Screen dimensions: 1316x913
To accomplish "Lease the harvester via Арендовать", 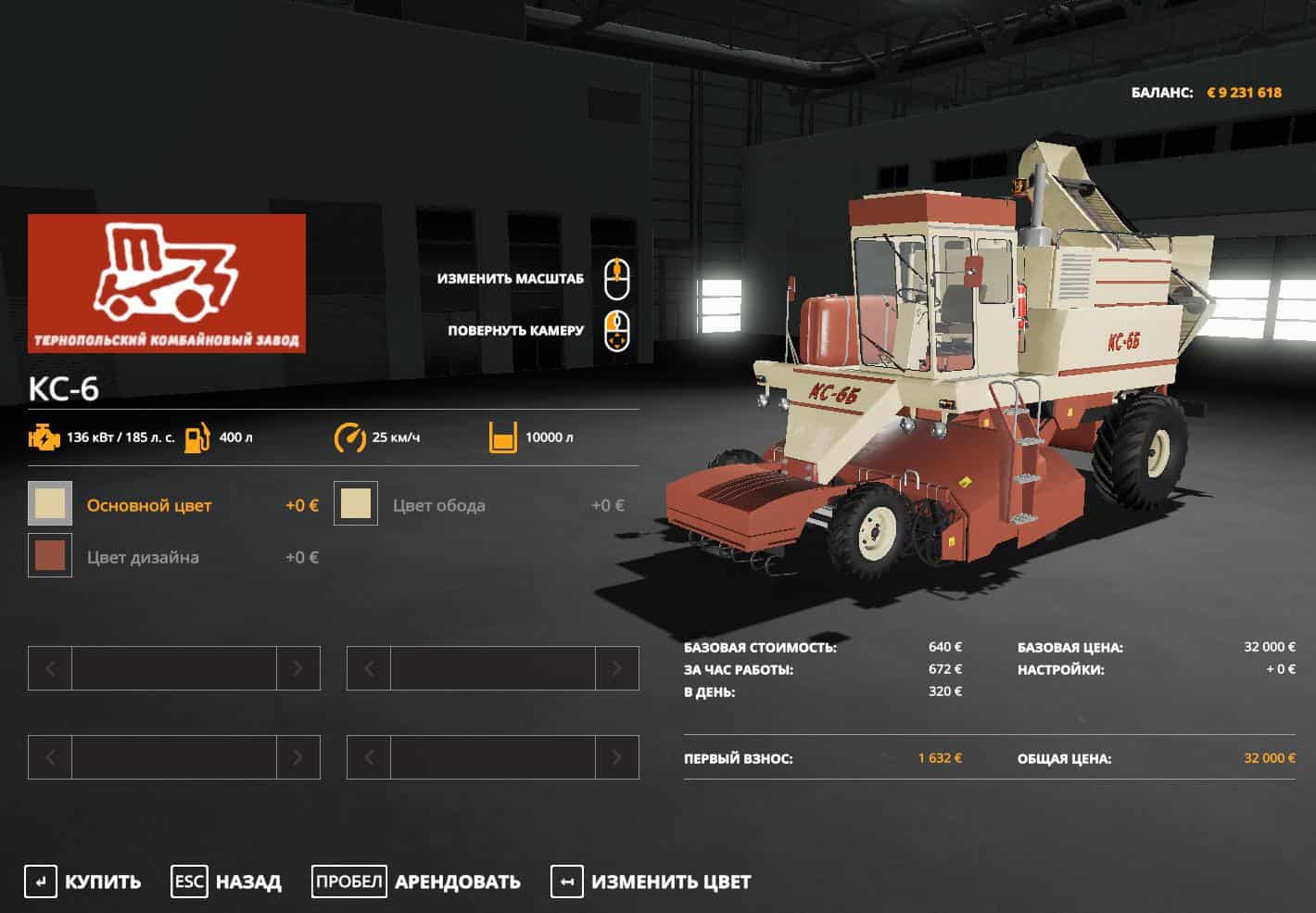I will pyautogui.click(x=417, y=881).
